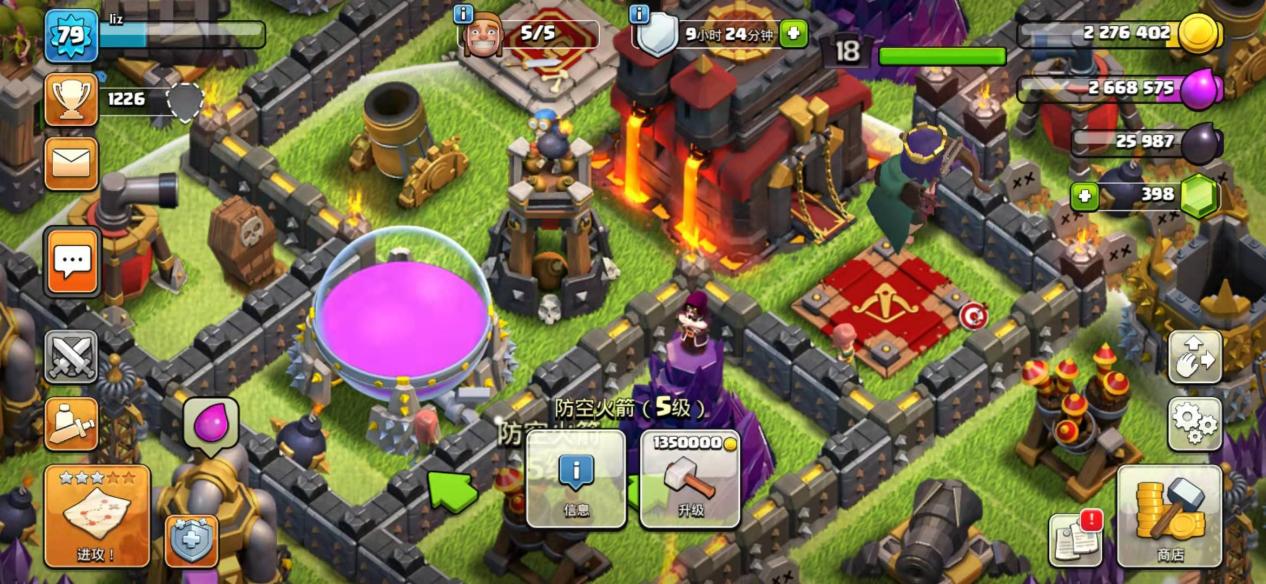Open the shield guard button beside Attack
The image size is (1266, 584).
(x=190, y=541)
